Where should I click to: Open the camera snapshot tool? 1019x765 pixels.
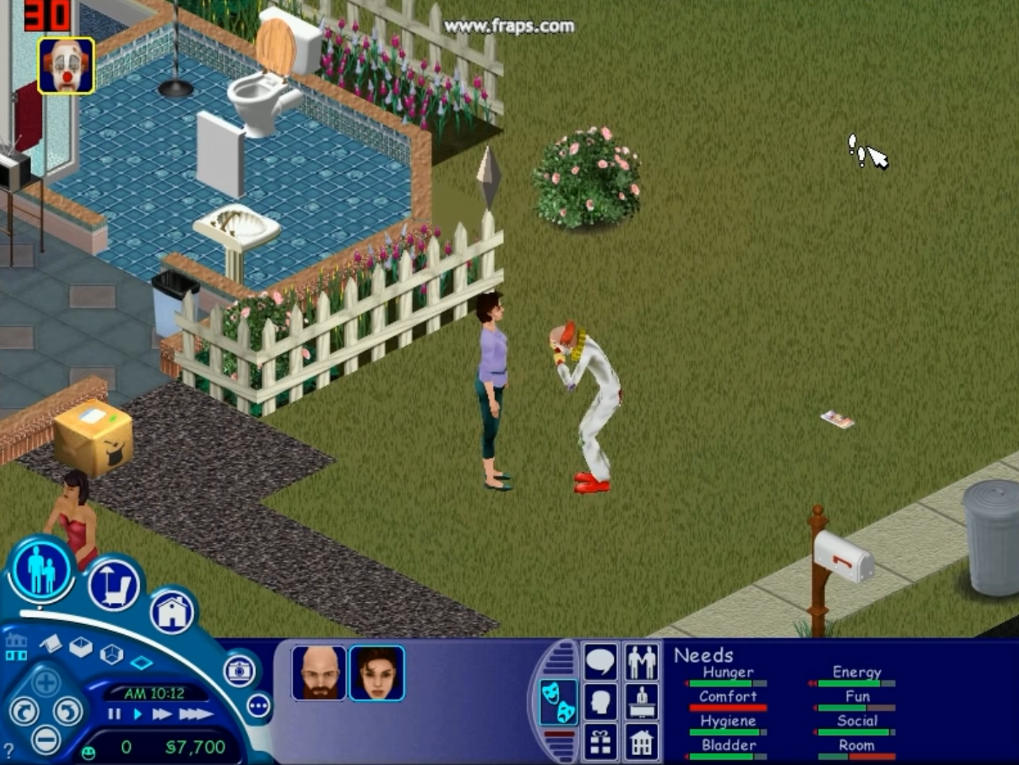(239, 670)
